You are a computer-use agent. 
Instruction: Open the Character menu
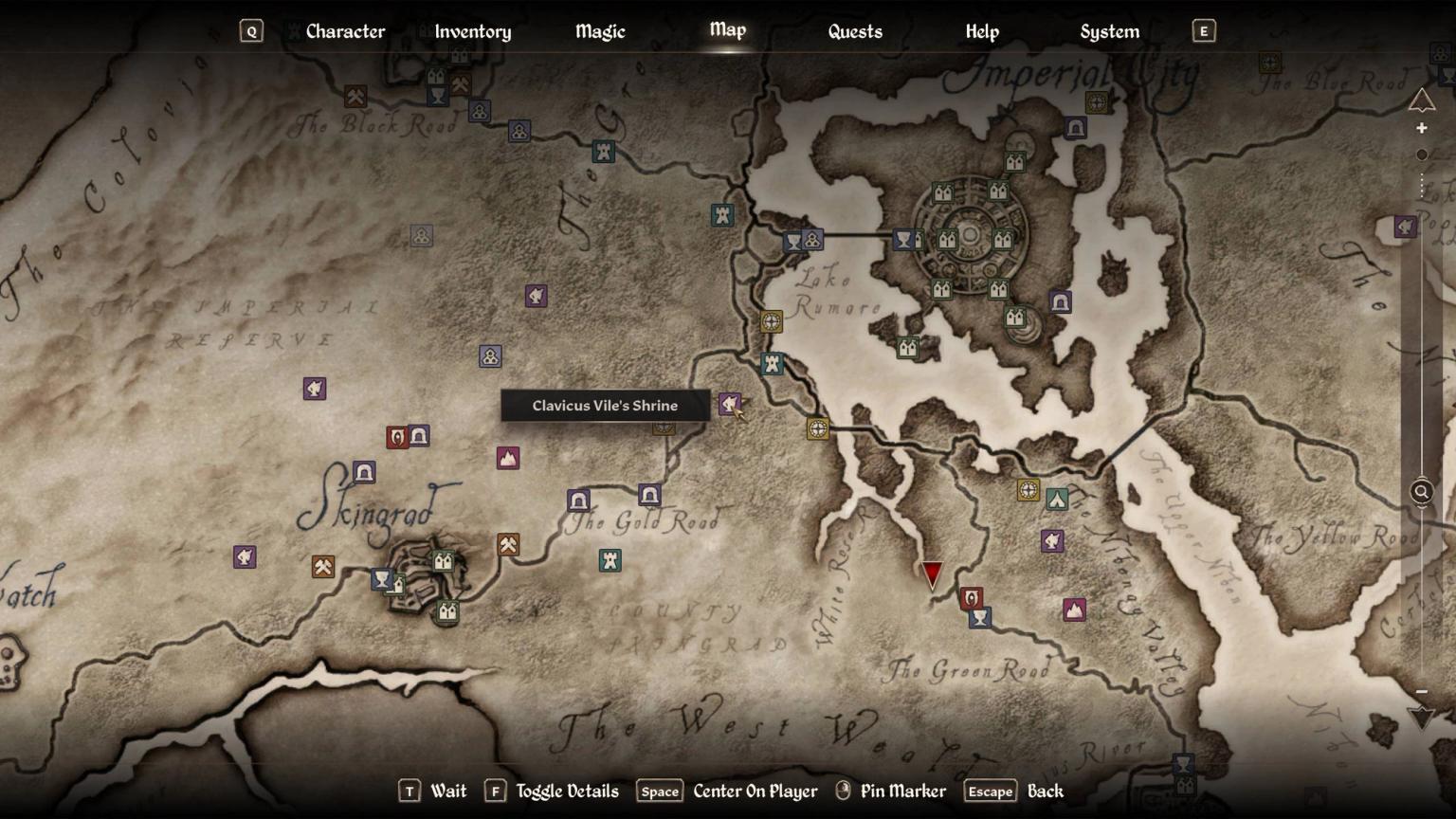345,31
